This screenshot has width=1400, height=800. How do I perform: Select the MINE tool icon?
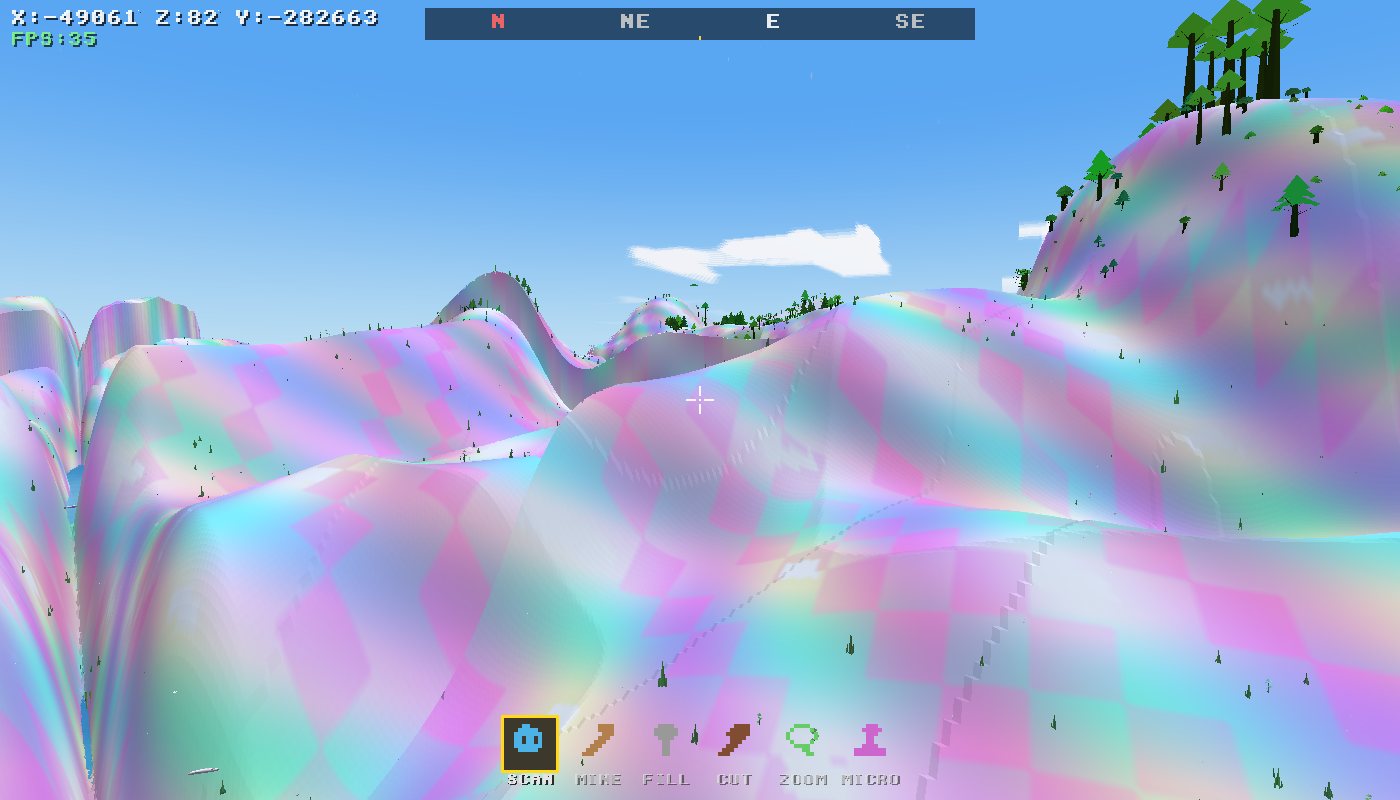click(598, 741)
